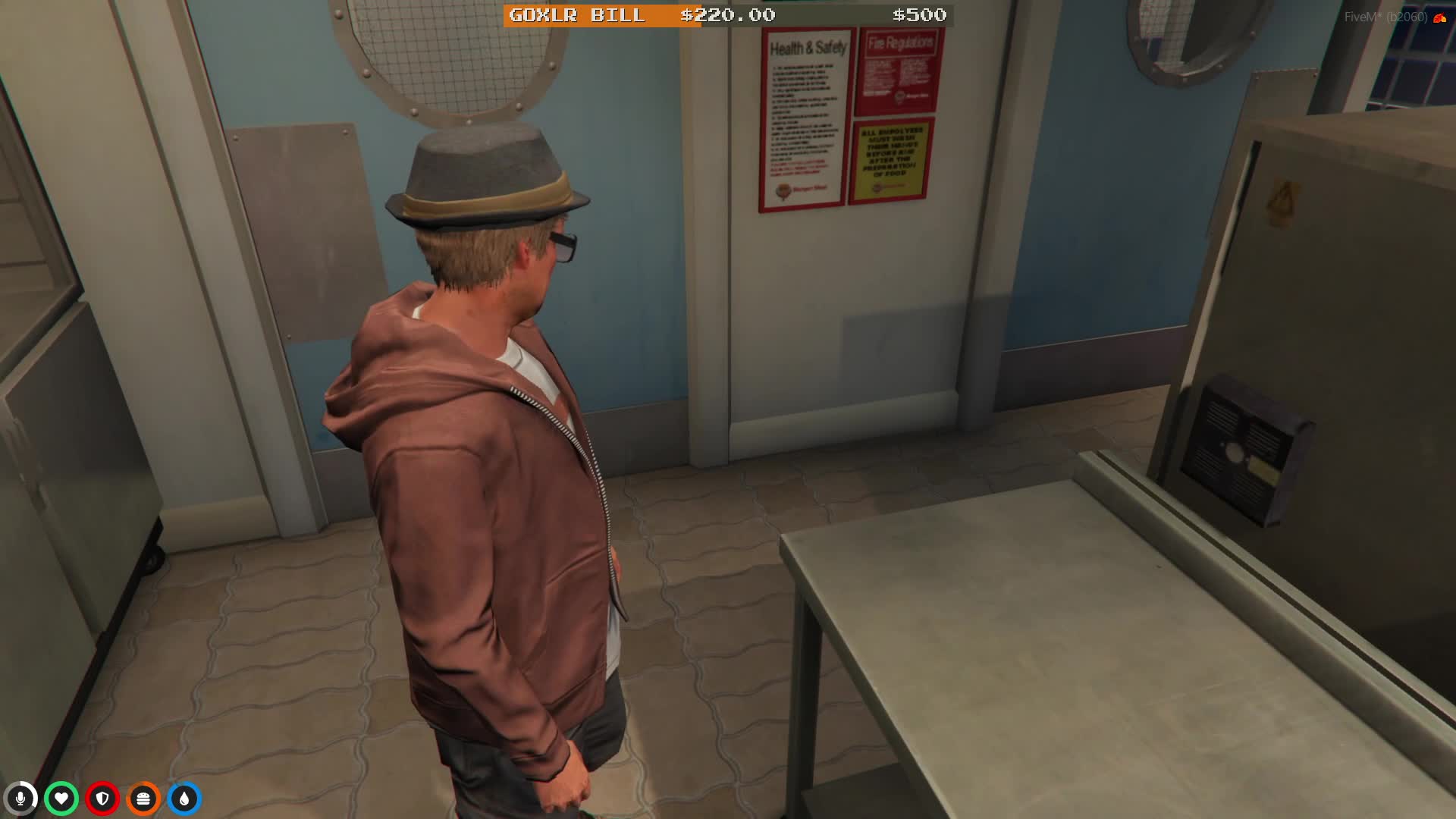
Task: Click the red shield armor icon
Action: [102, 799]
